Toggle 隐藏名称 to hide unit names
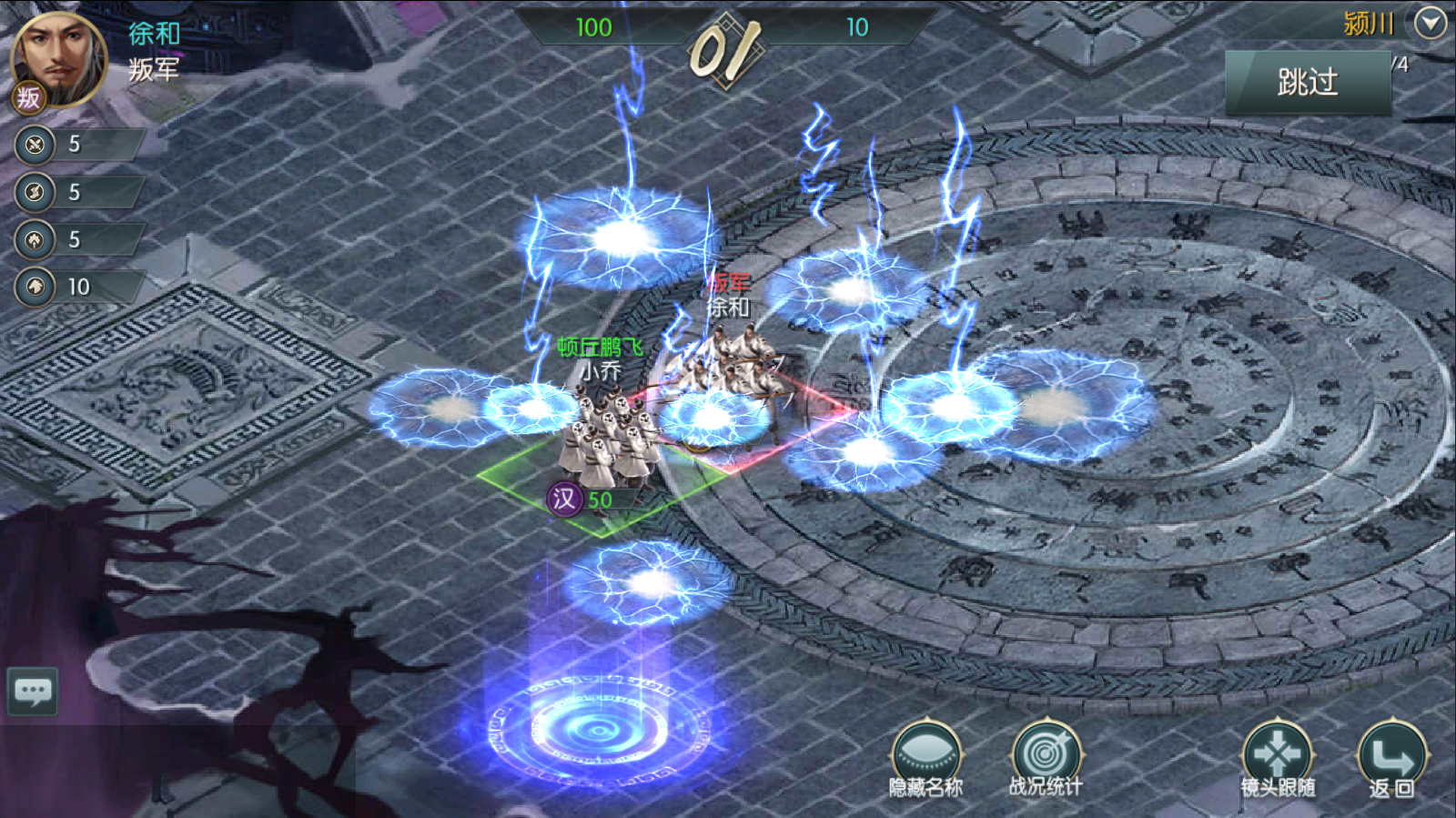Image resolution: width=1456 pixels, height=818 pixels. tap(926, 757)
